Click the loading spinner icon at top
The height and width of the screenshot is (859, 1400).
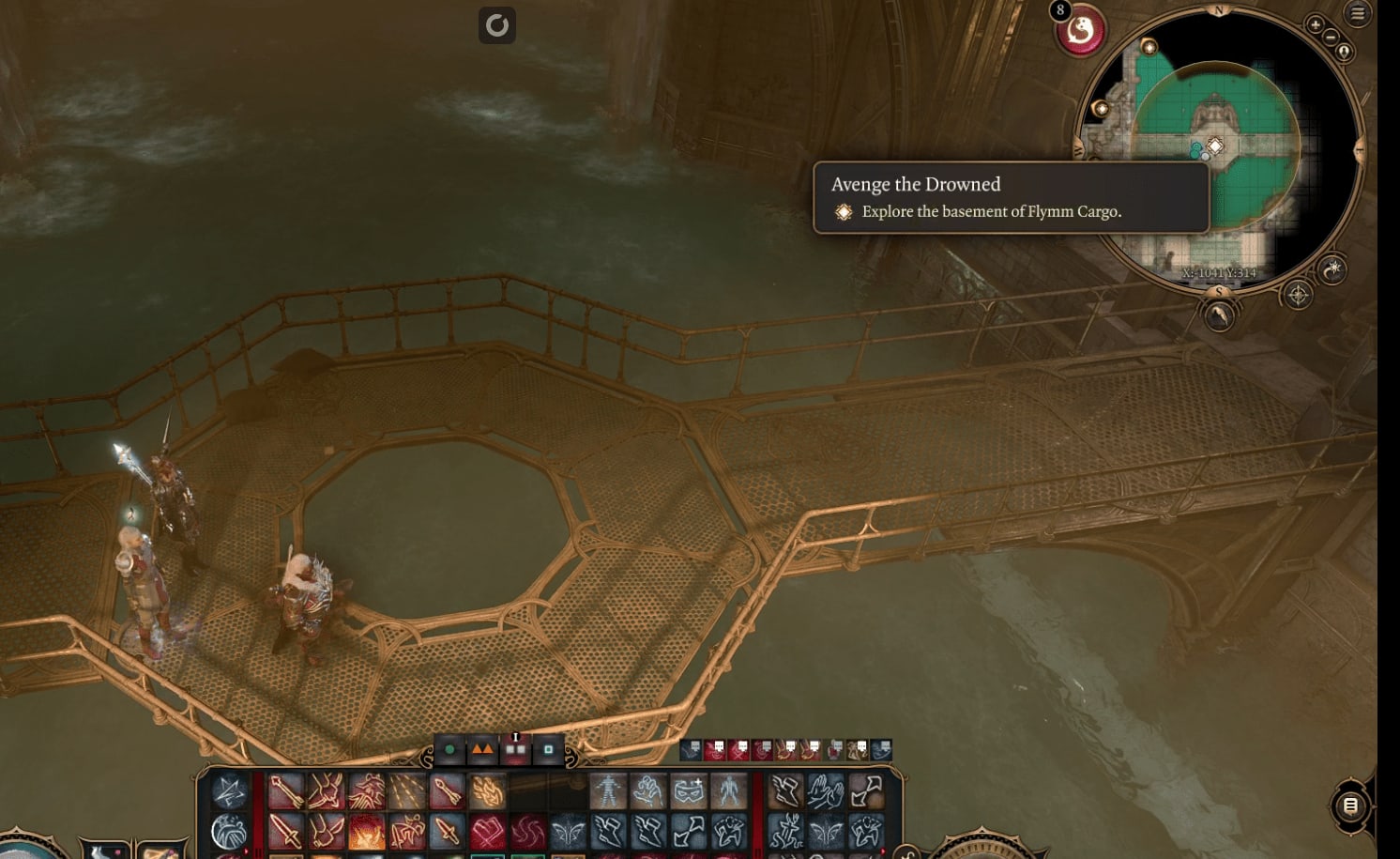(497, 25)
